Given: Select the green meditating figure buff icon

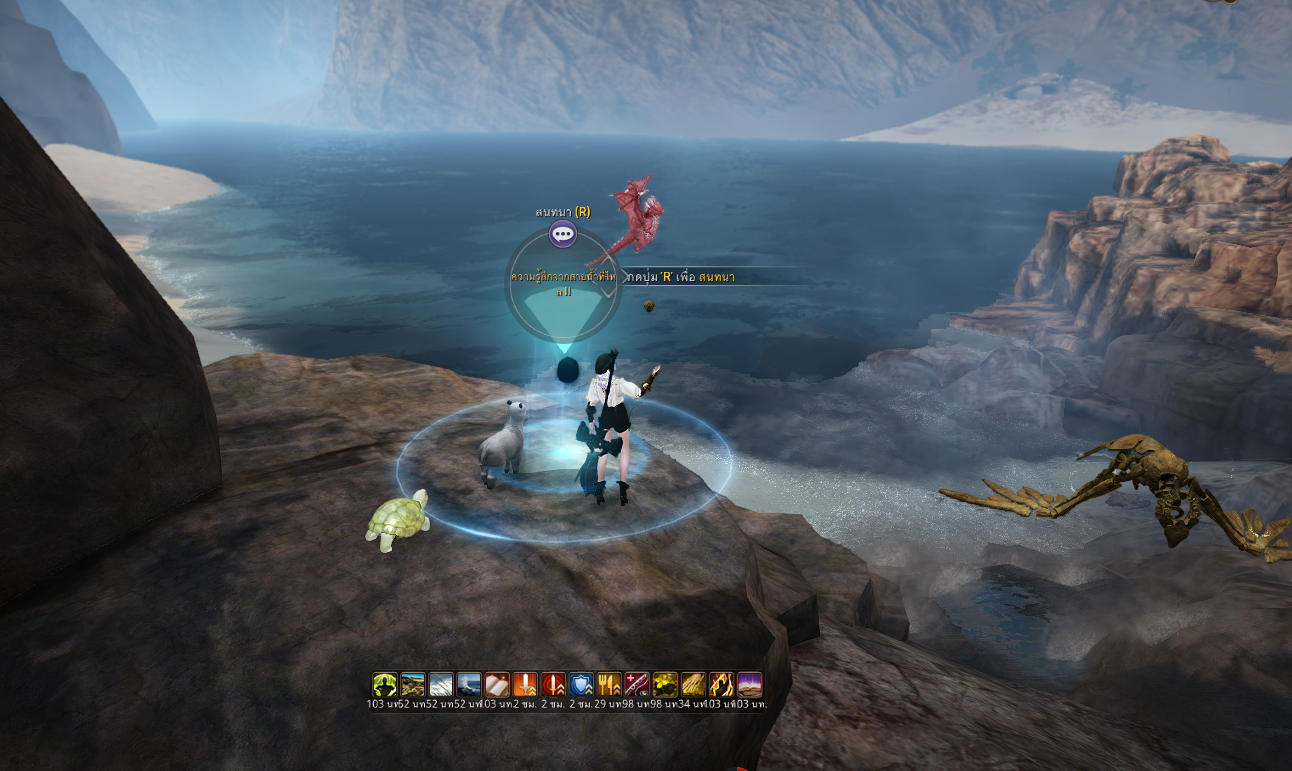Looking at the screenshot, I should point(385,684).
